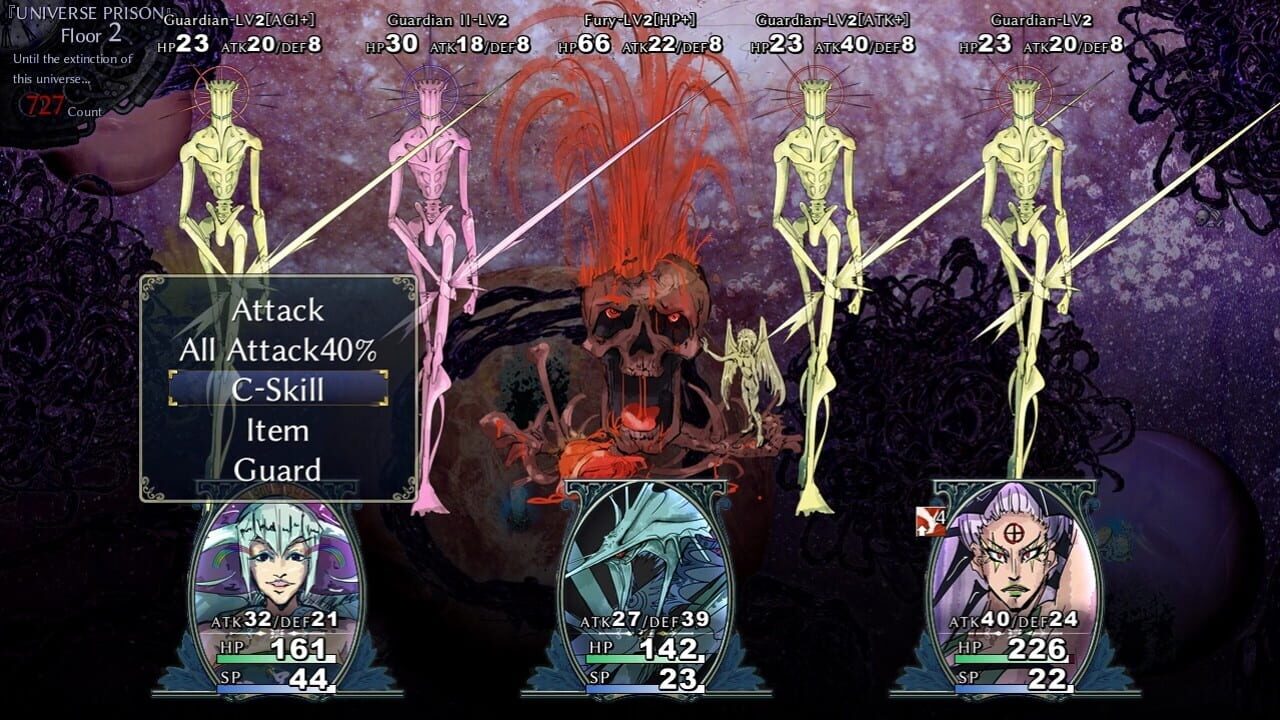Choose Guard in the battle menu
This screenshot has height=720, width=1280.
tap(278, 469)
